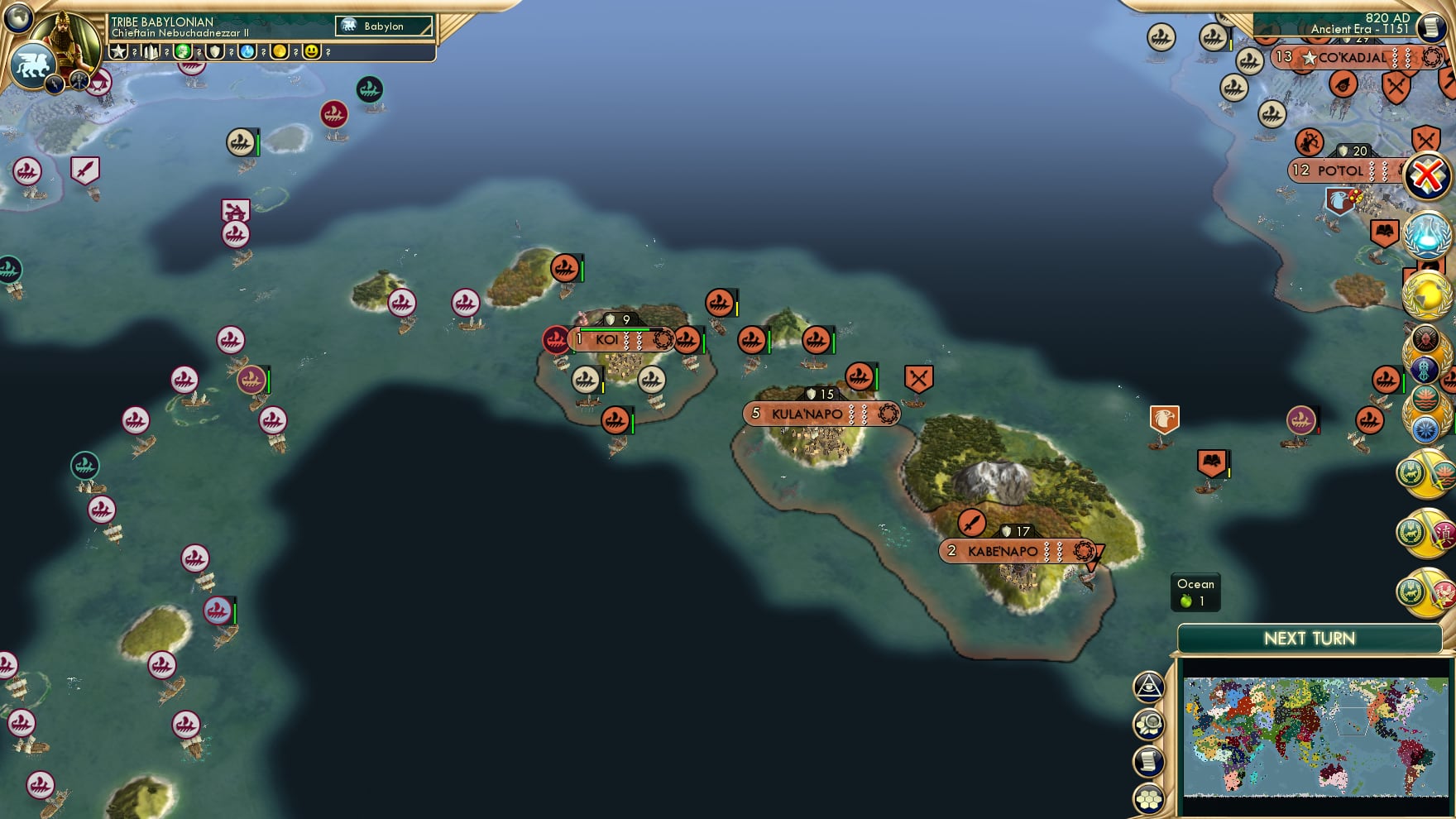Expand the circular ring on KABE'NAPO banner
1456x819 pixels.
[1084, 550]
